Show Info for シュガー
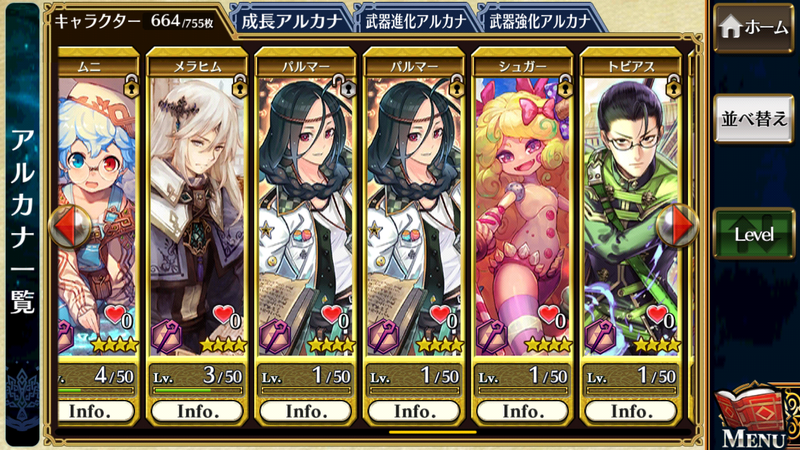Image resolution: width=800 pixels, height=450 pixels. (x=522, y=410)
